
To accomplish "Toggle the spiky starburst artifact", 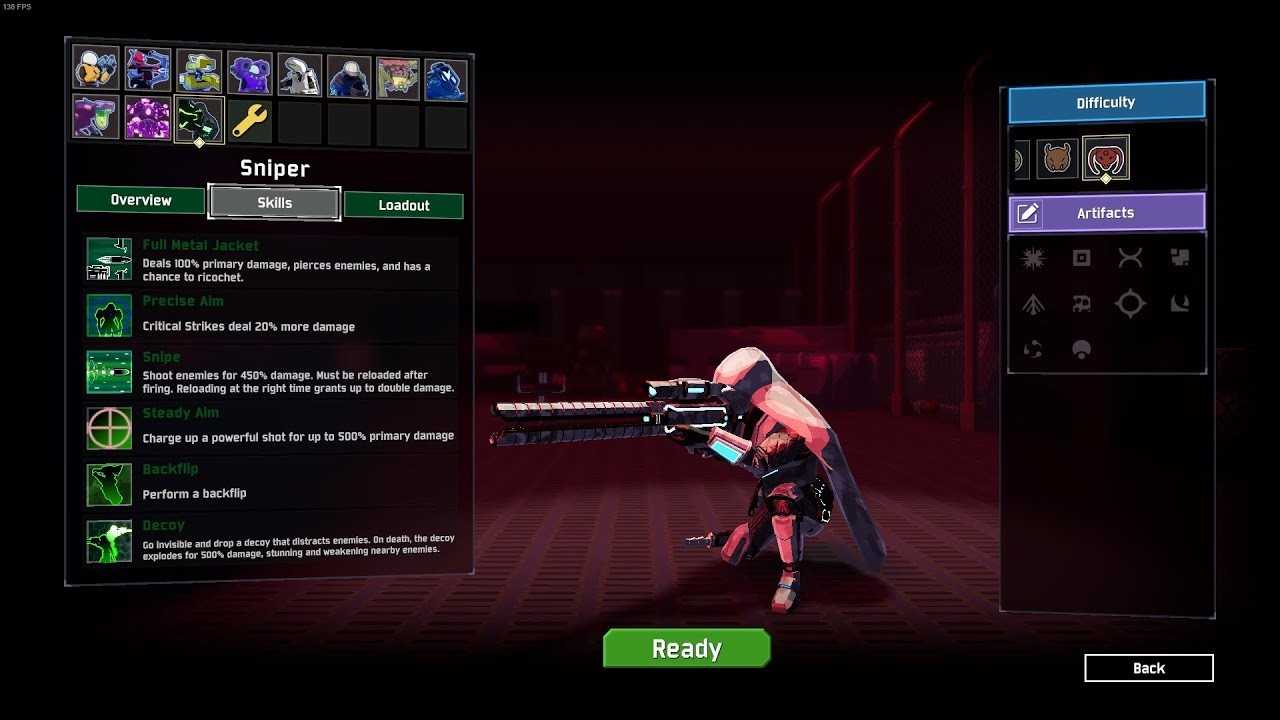I will click(x=1033, y=258).
